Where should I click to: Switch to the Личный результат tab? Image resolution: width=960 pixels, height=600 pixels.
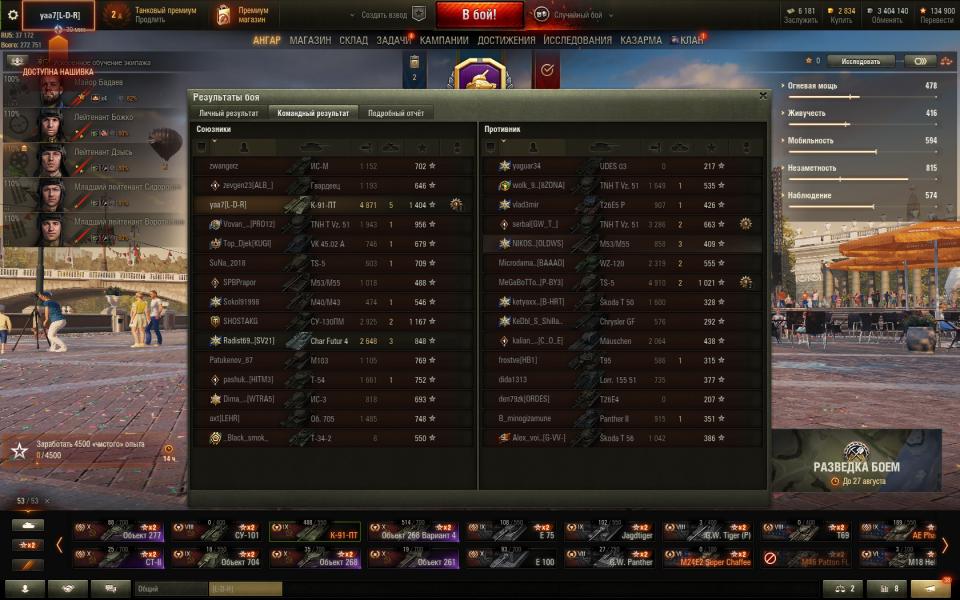[x=229, y=113]
